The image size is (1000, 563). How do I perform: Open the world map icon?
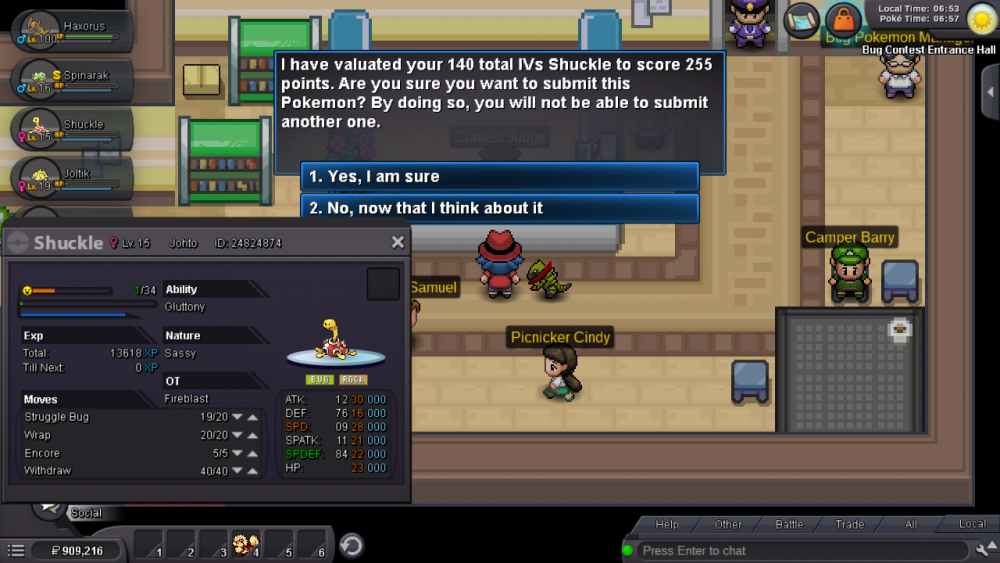pyautogui.click(x=802, y=19)
